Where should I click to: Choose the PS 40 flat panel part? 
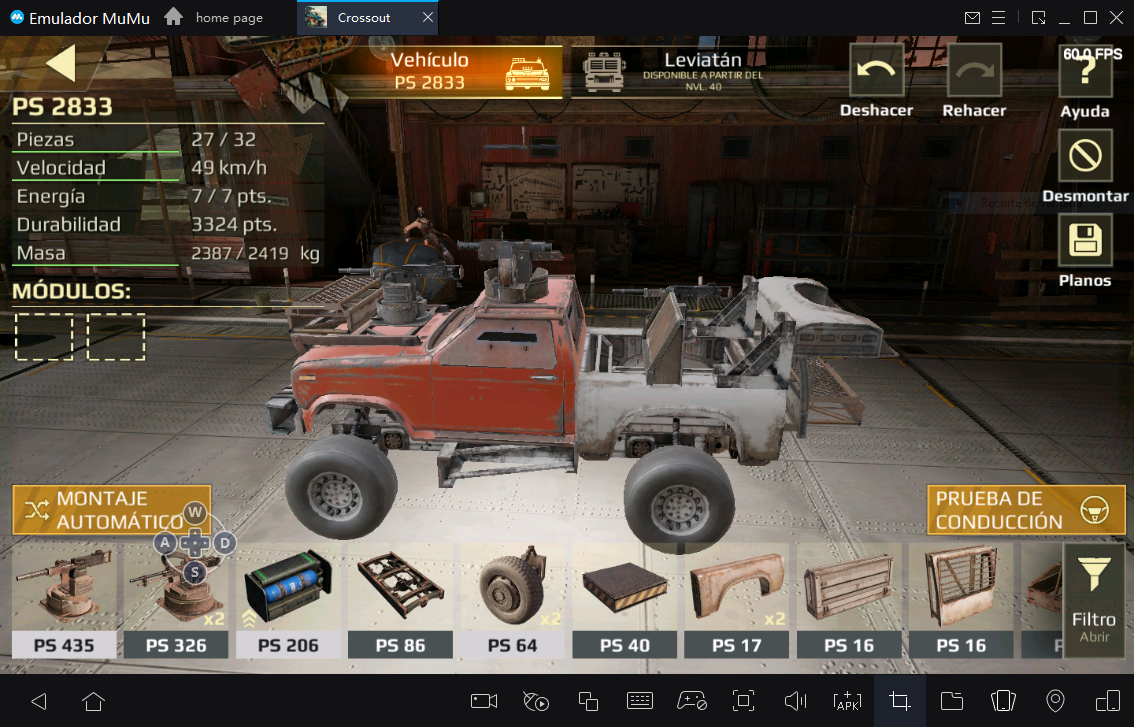pos(624,598)
